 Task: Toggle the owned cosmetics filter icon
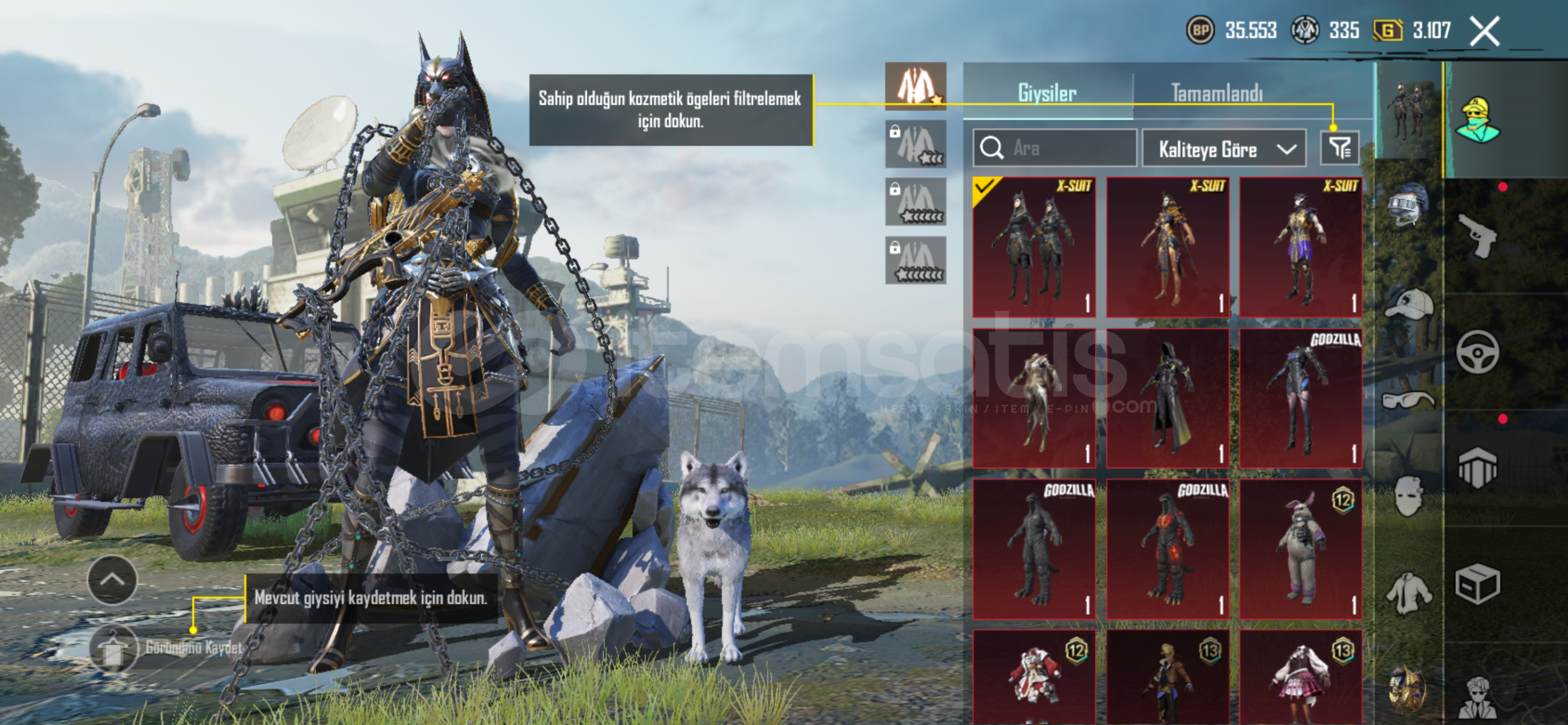click(1339, 148)
